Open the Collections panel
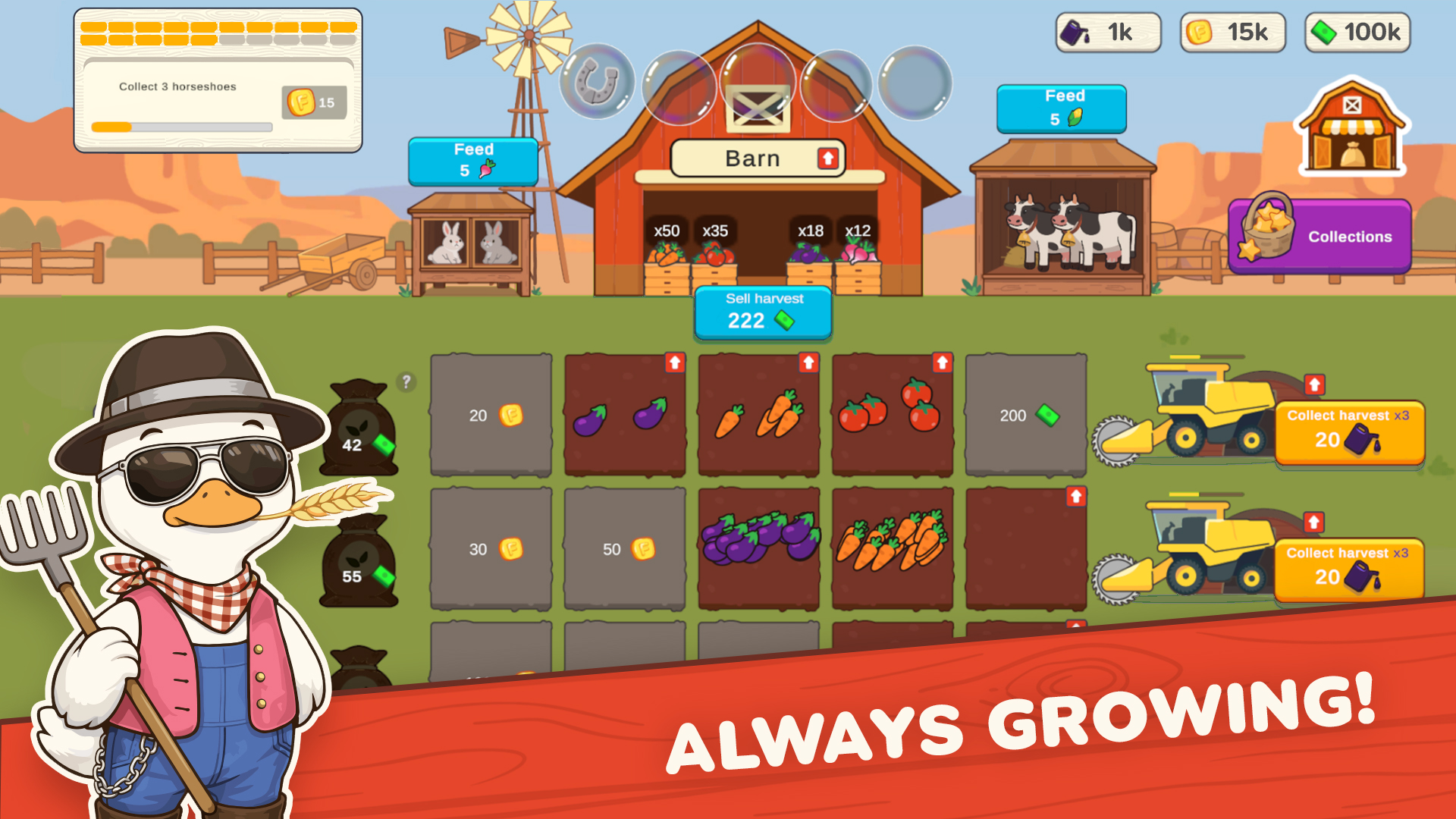Image resolution: width=1456 pixels, height=819 pixels. (x=1319, y=237)
